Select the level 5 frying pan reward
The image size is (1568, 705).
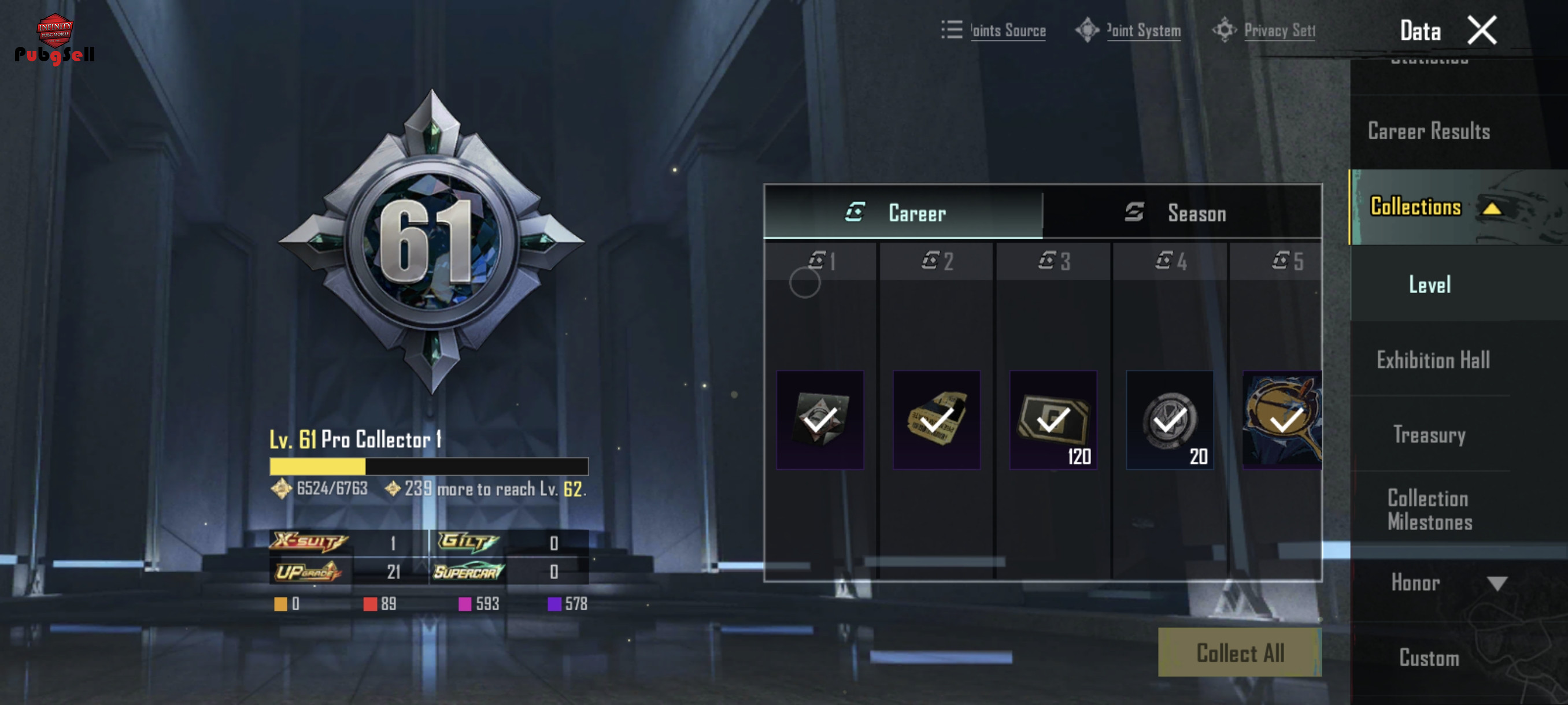point(1282,420)
